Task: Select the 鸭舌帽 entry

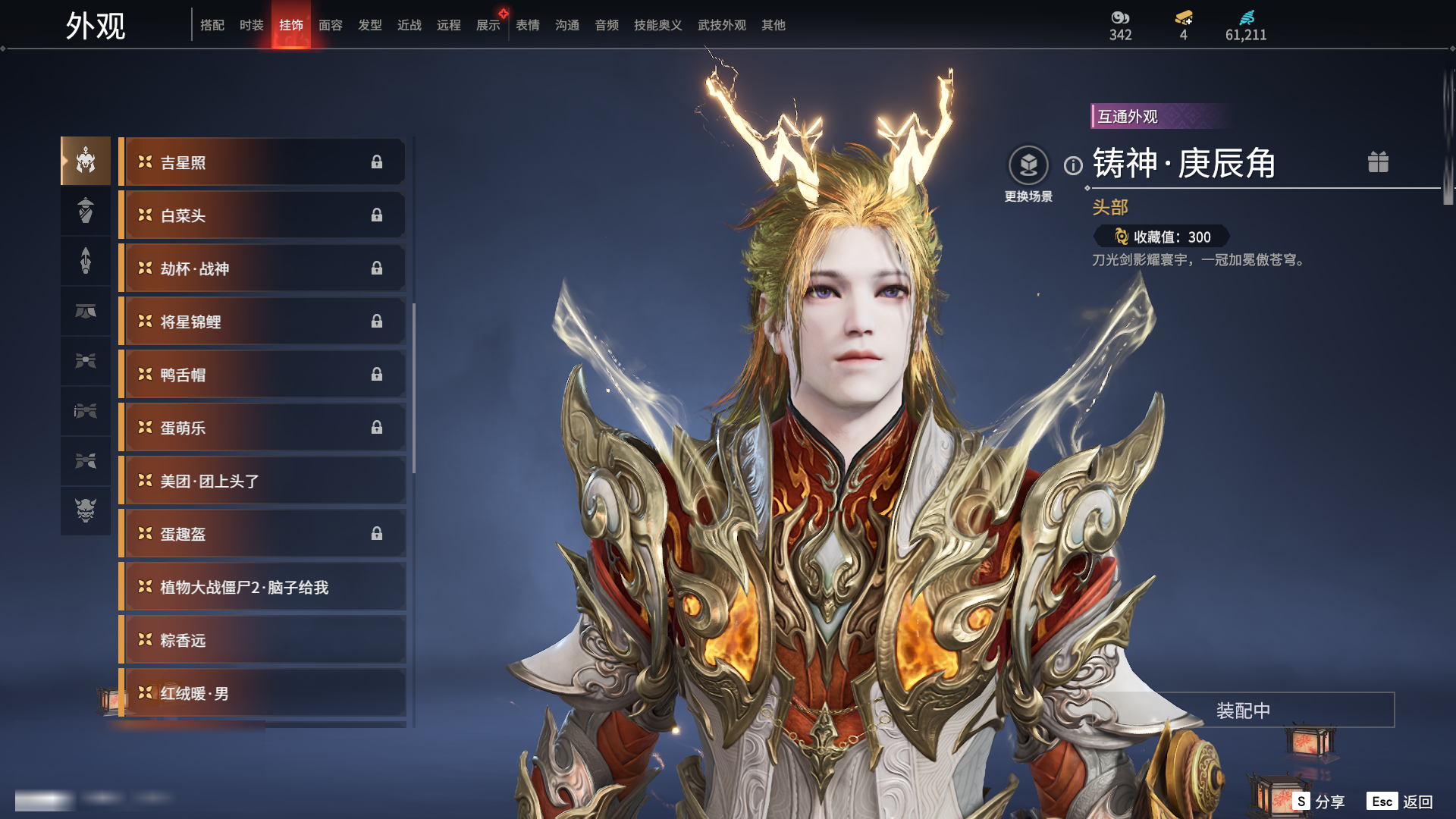Action: (x=262, y=375)
